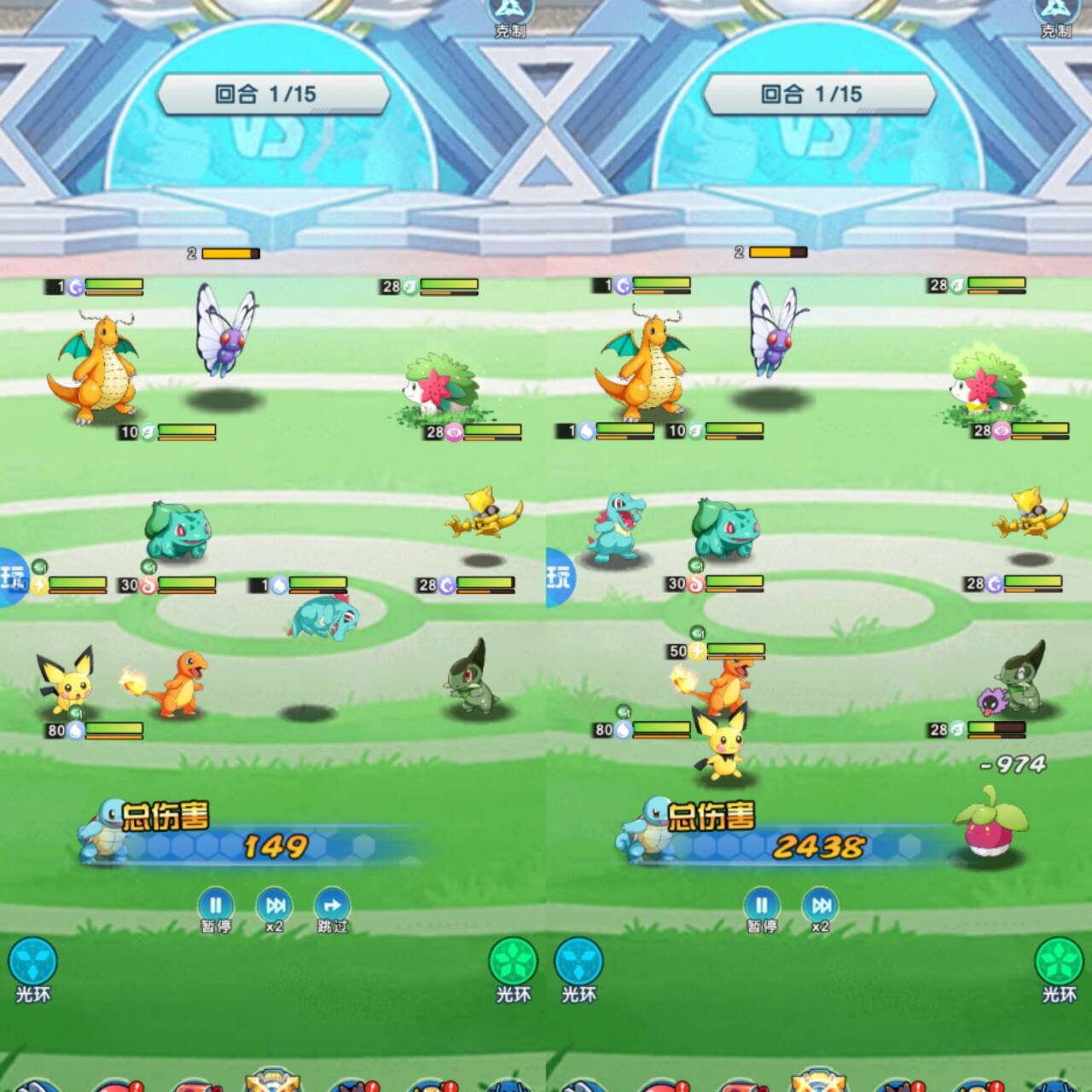Skip the battle with the 跳过 button

pyautogui.click(x=332, y=907)
